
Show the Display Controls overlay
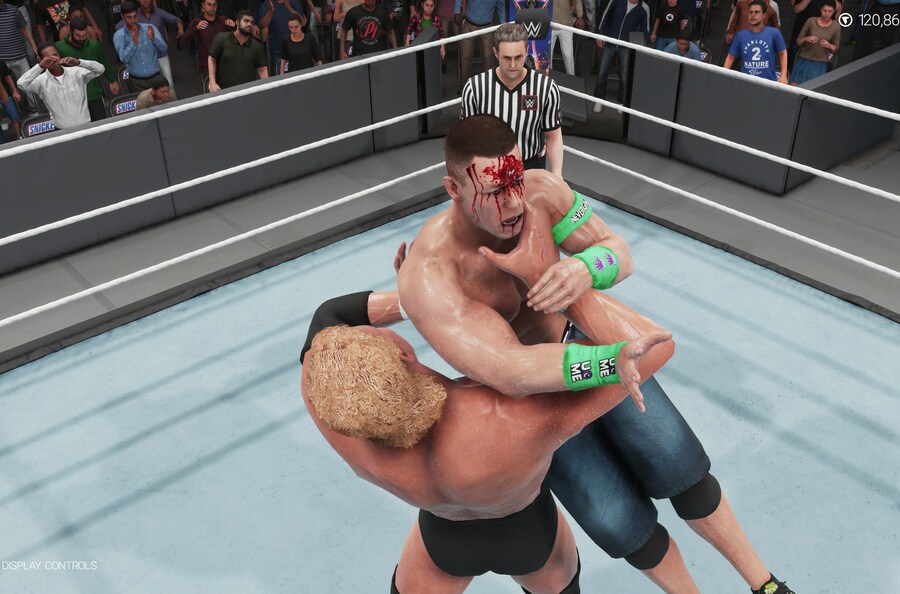50,565
